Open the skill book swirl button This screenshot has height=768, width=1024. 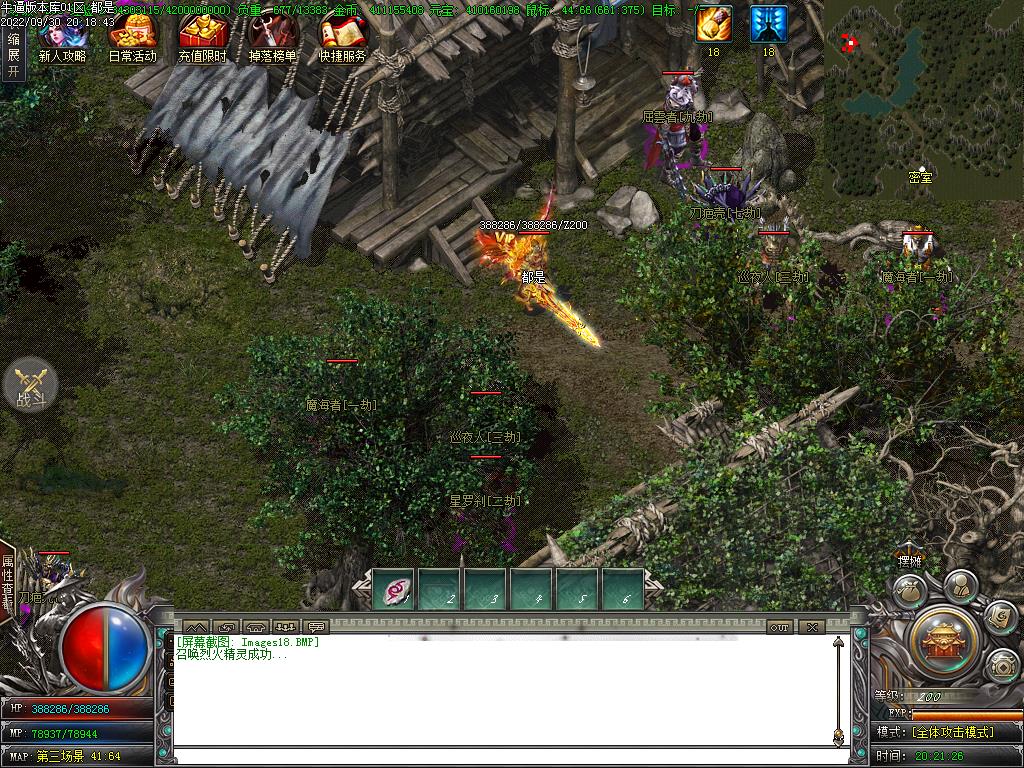[1000, 617]
